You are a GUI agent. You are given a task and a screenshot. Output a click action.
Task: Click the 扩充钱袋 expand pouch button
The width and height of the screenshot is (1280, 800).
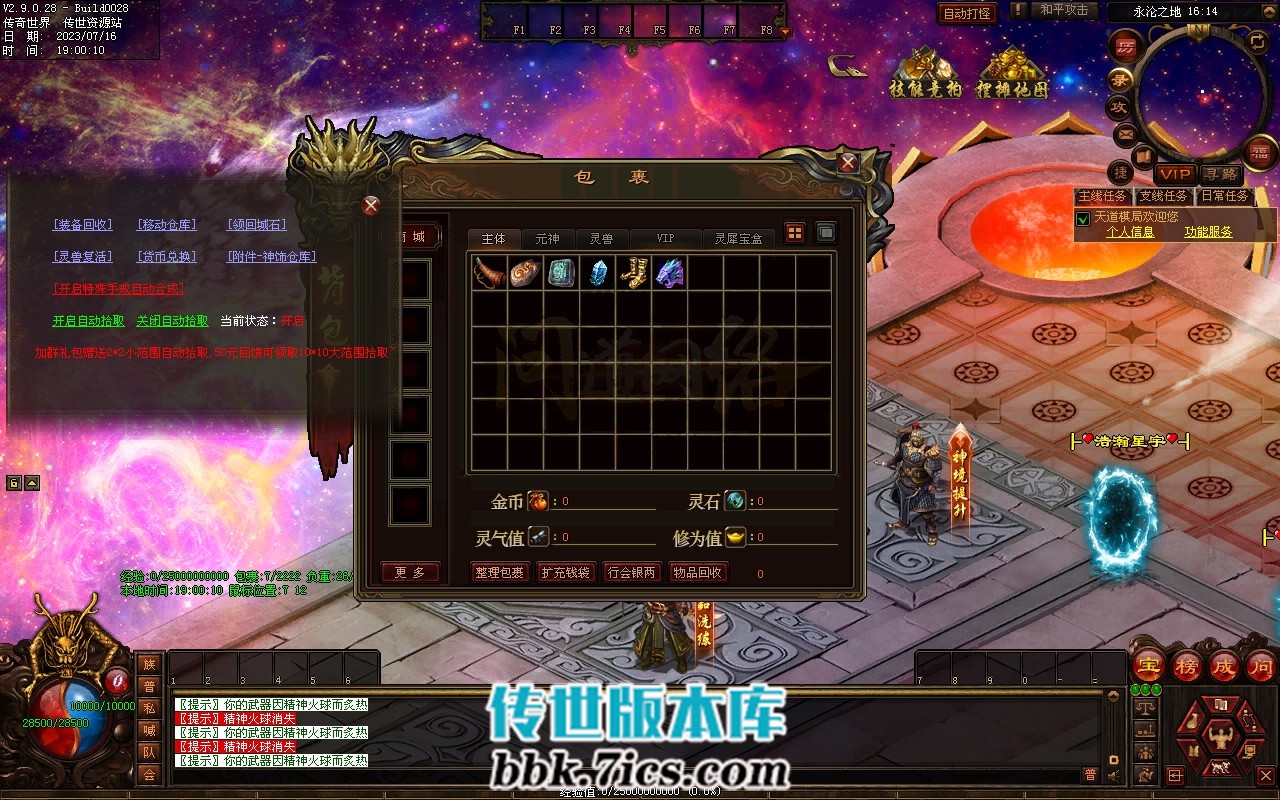(x=566, y=573)
